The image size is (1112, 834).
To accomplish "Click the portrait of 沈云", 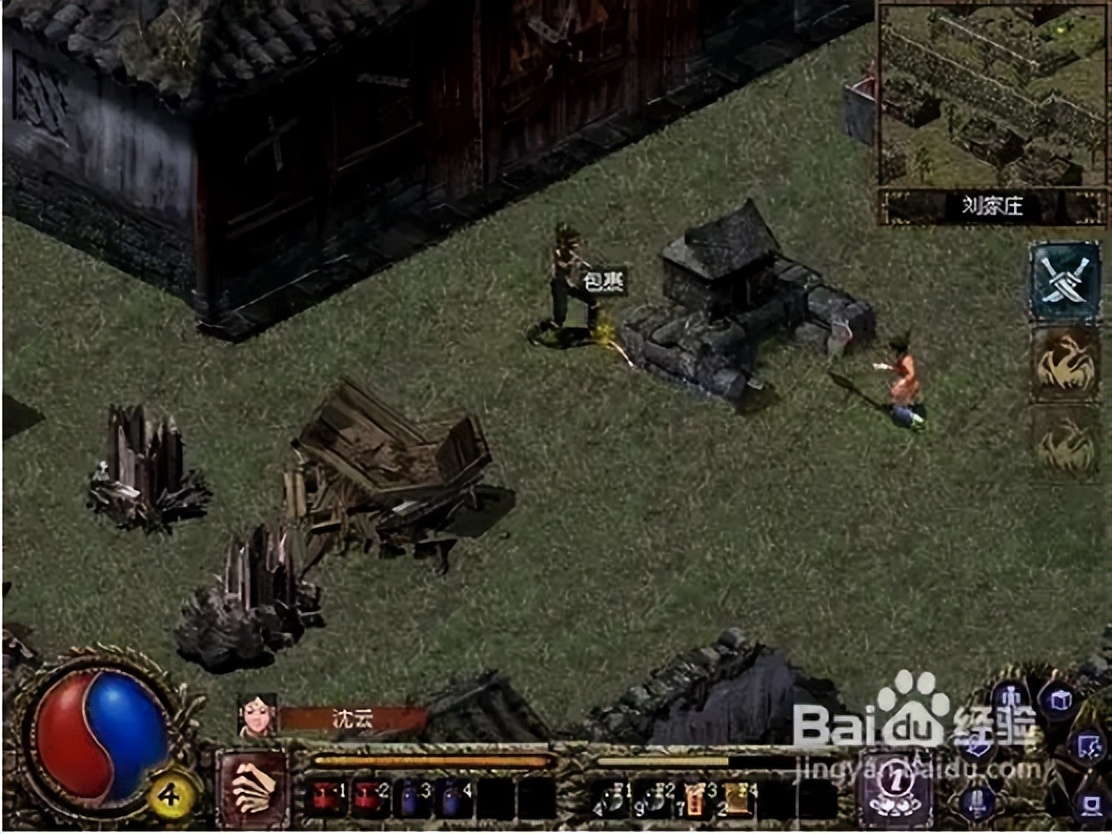I will [x=257, y=716].
